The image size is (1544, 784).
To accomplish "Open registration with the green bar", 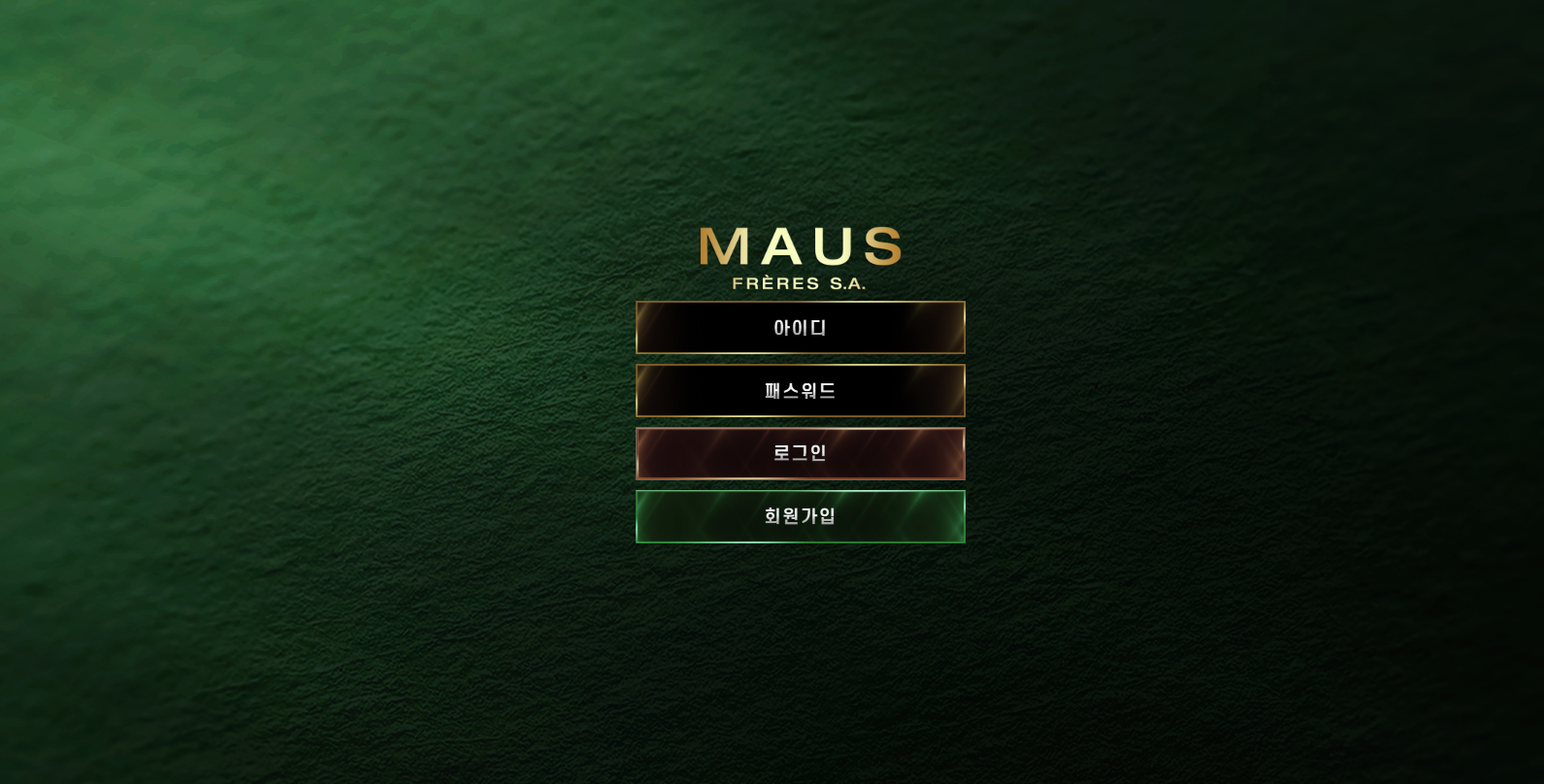I will (x=800, y=516).
